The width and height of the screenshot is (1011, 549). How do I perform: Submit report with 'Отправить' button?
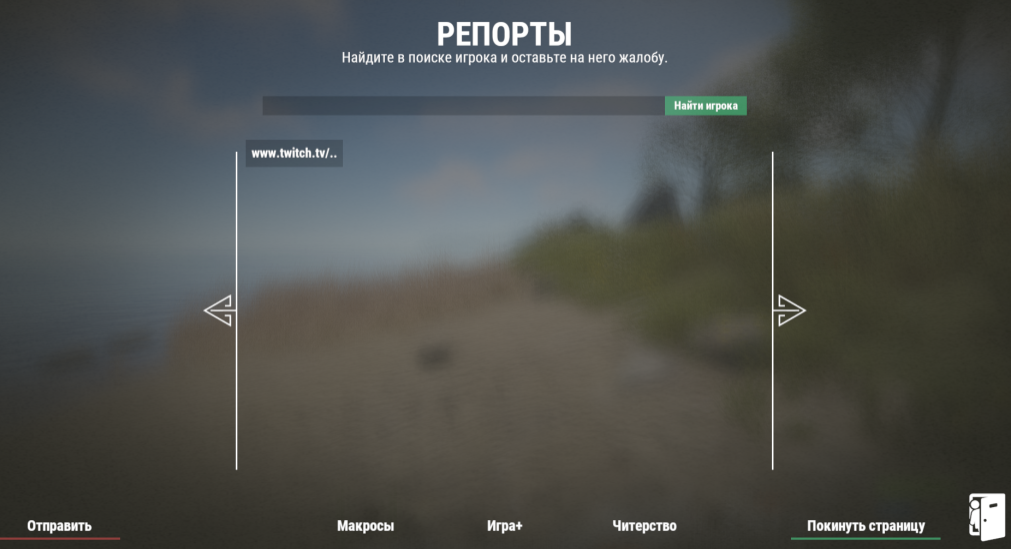tap(59, 526)
